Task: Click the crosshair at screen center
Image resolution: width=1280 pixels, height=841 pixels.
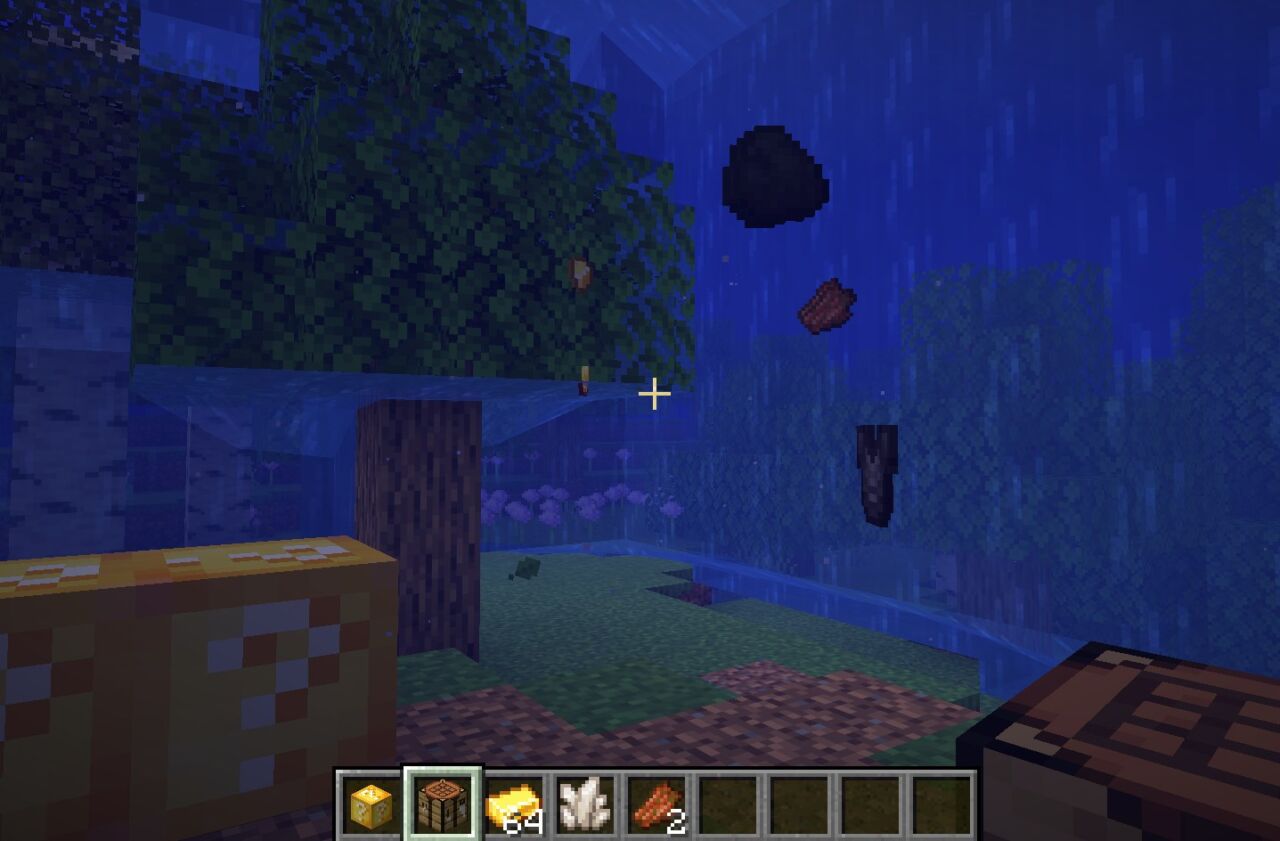Action: coord(654,396)
